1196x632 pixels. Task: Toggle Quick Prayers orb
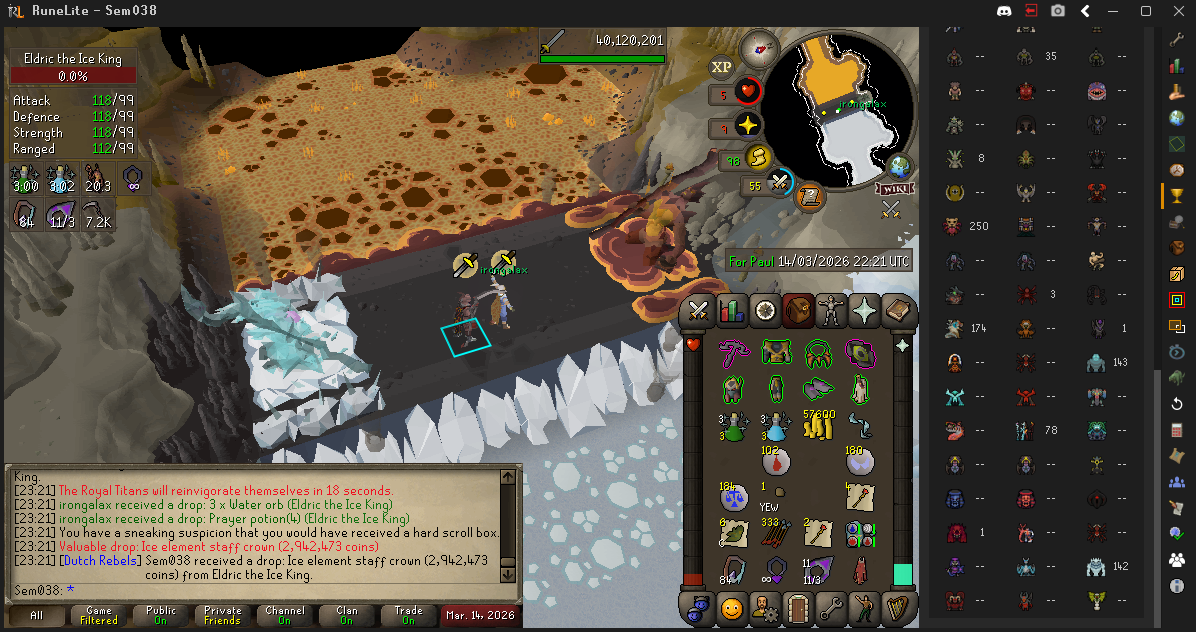(x=746, y=126)
